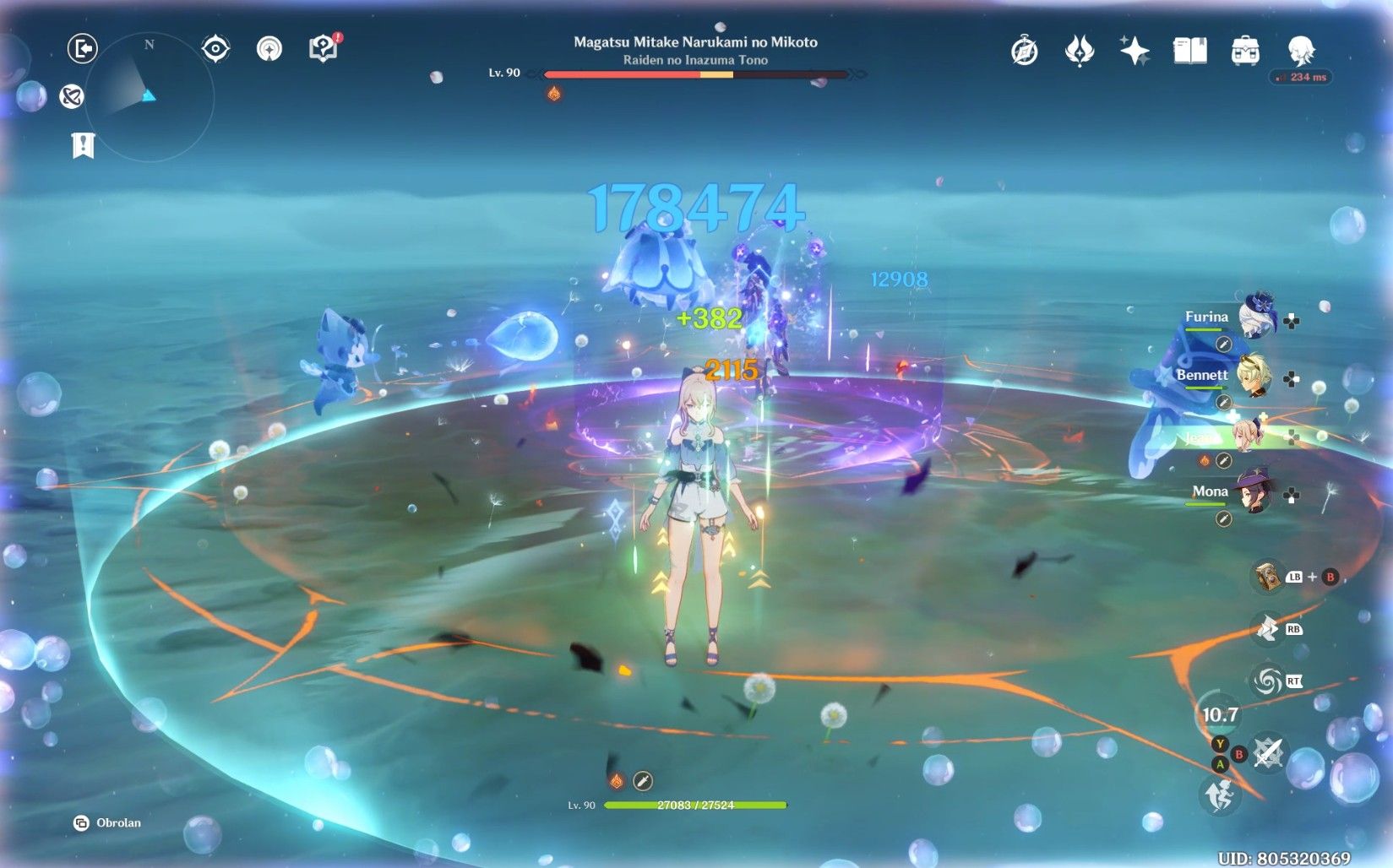Open the Paimon menu icon

pyautogui.click(x=1303, y=51)
